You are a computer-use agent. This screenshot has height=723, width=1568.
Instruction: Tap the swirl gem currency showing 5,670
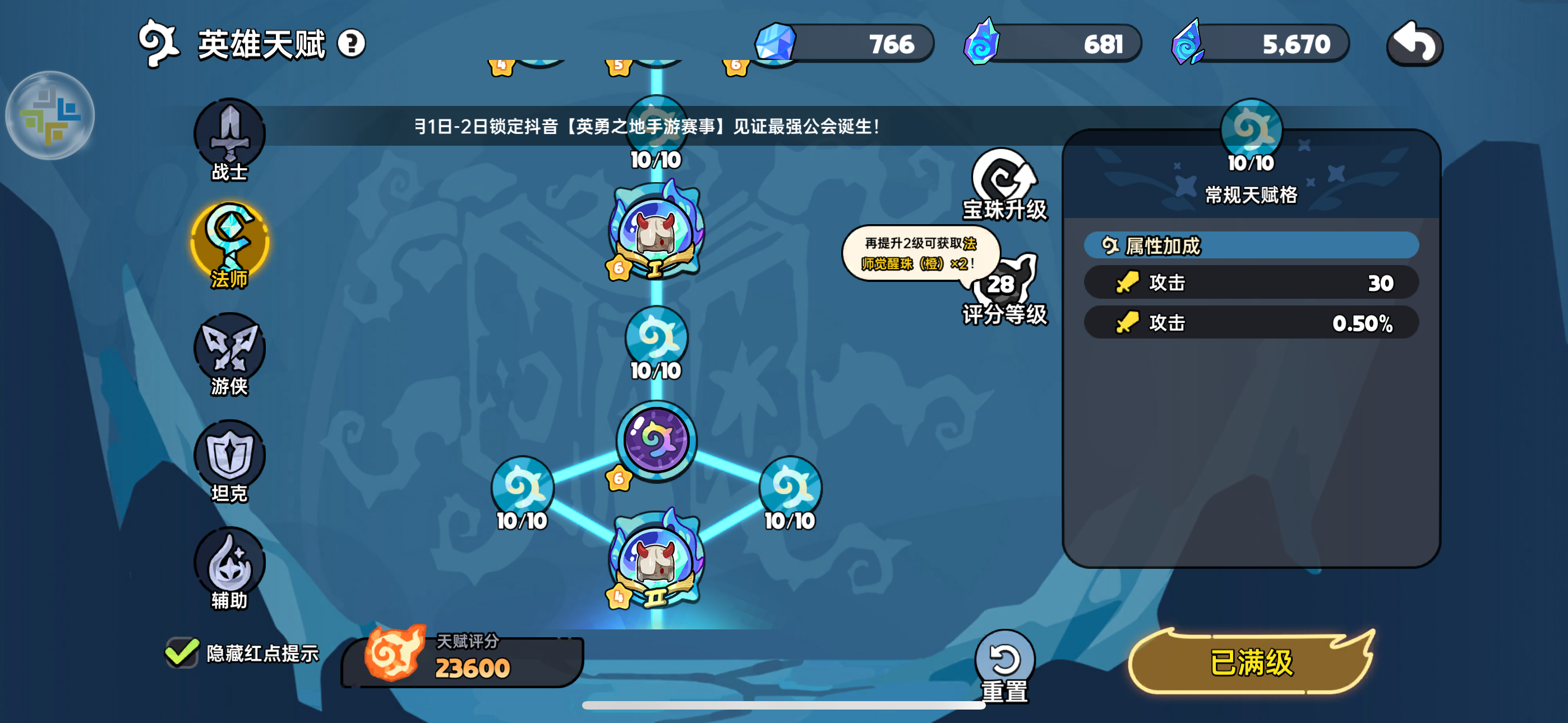(x=1261, y=44)
